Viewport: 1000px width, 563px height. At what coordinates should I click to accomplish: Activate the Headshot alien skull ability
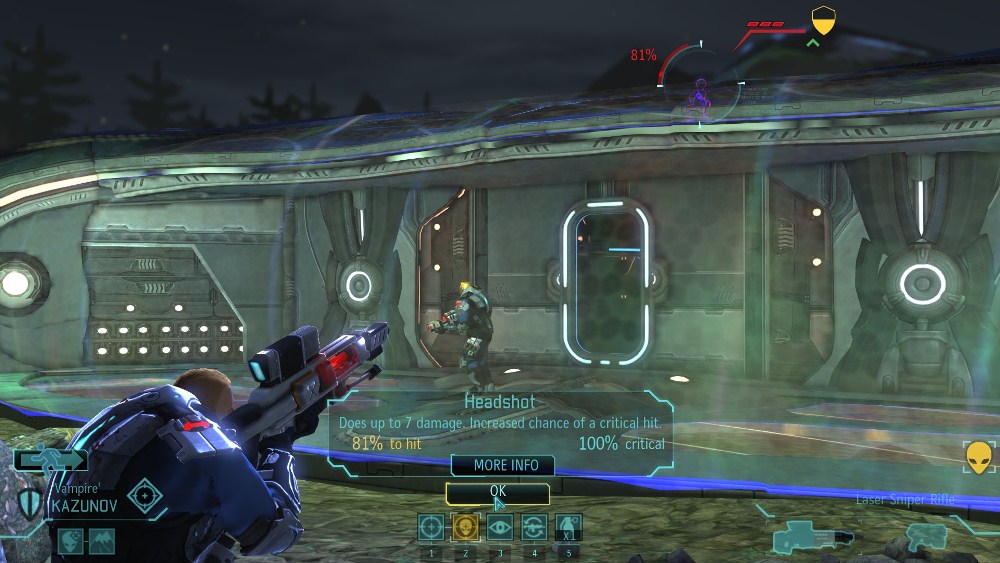(465, 527)
